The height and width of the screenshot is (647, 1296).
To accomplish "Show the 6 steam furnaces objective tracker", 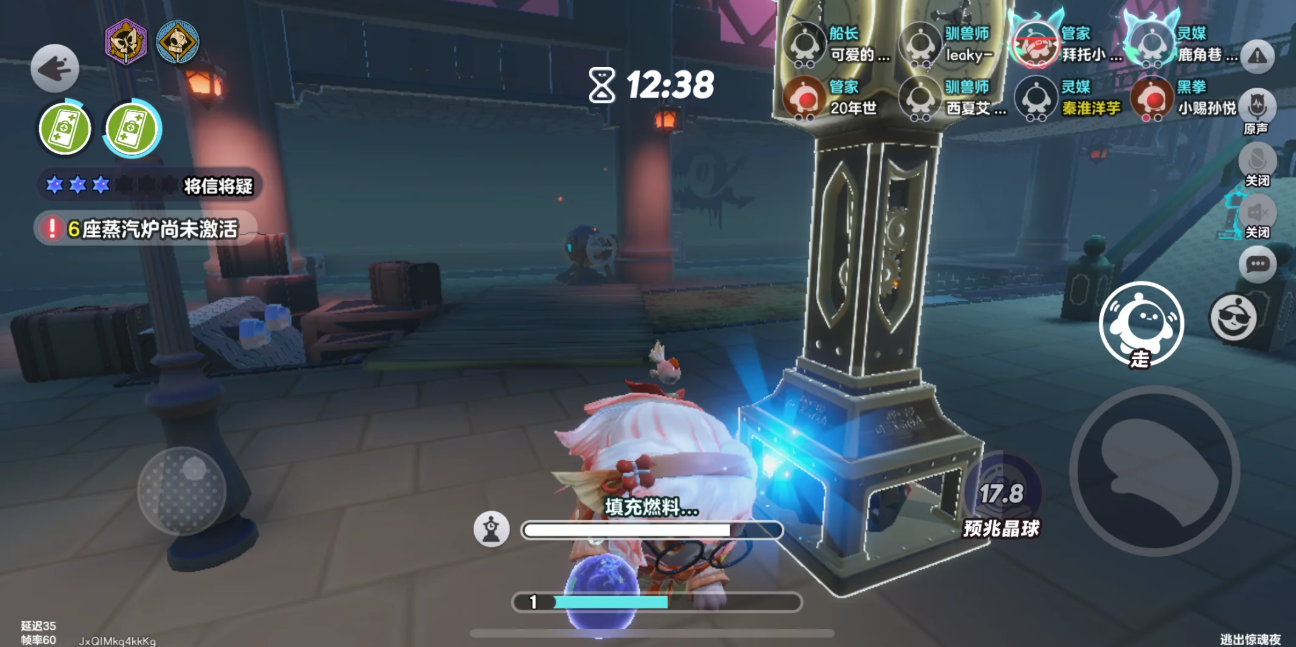I will click(145, 229).
